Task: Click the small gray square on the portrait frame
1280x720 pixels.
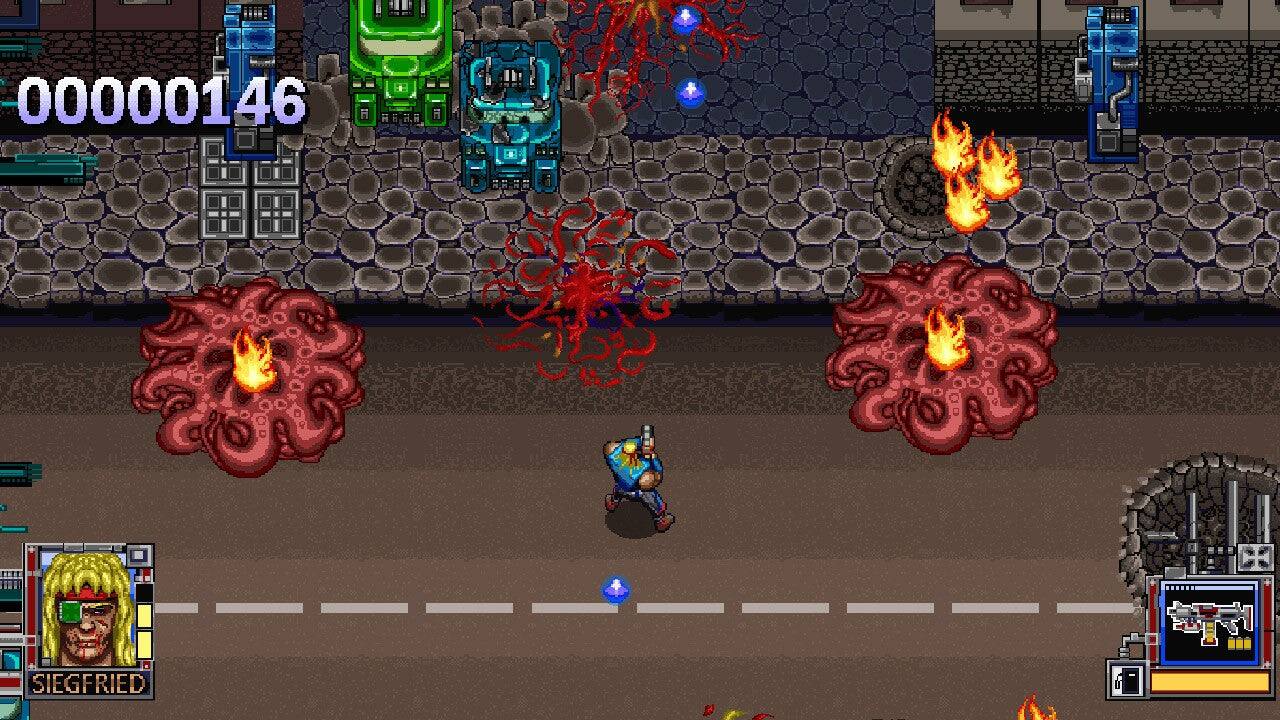Action: pyautogui.click(x=139, y=555)
